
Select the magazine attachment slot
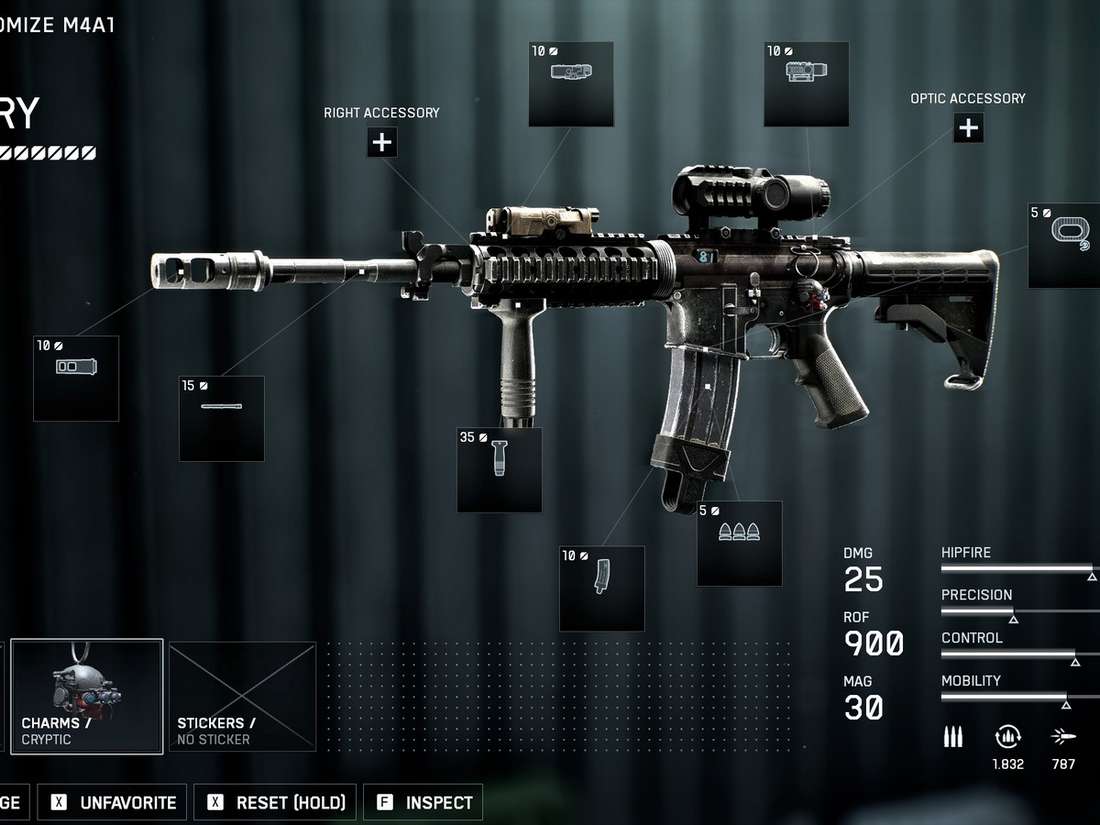pos(601,588)
